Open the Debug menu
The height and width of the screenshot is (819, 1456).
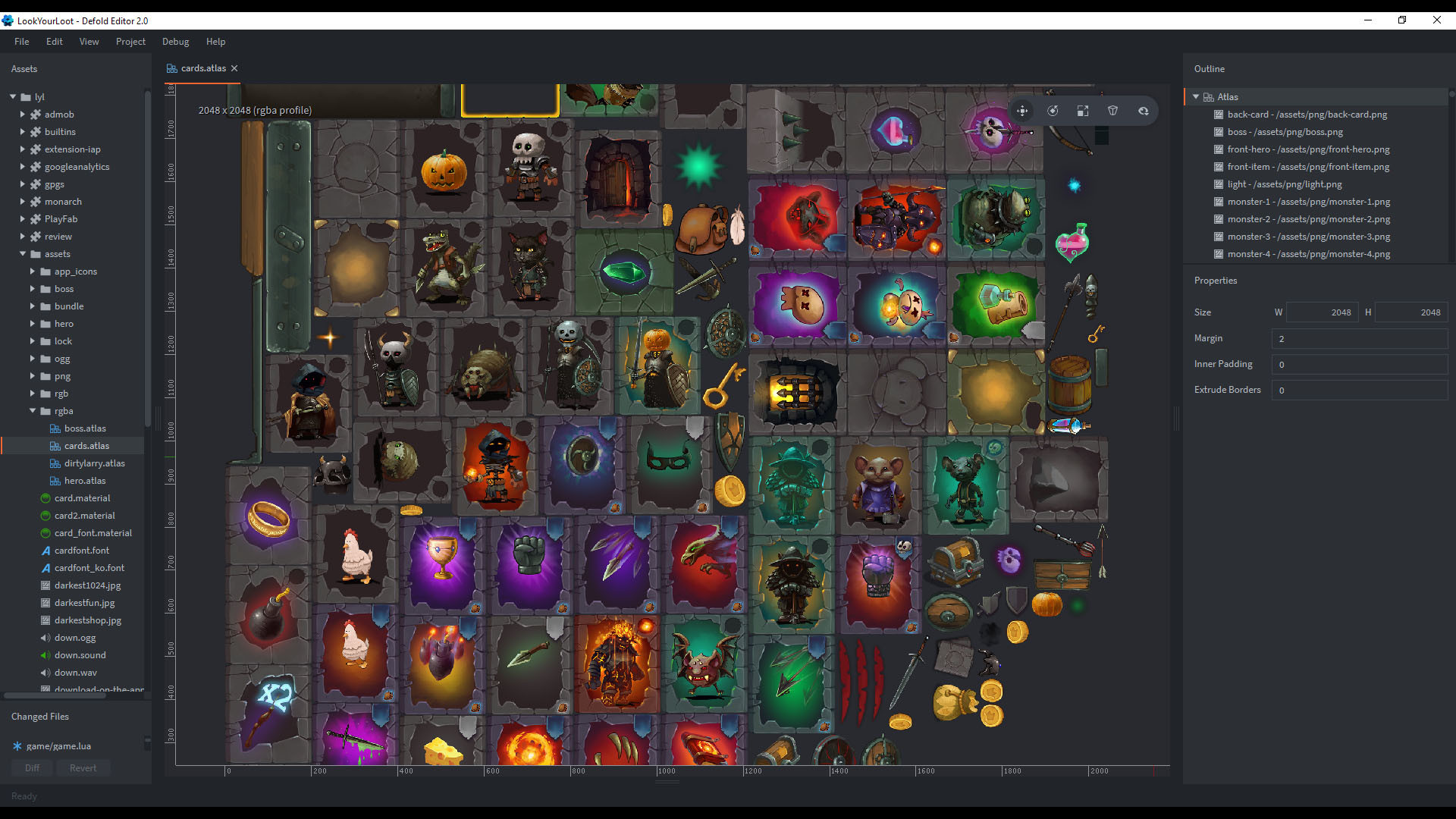pyautogui.click(x=175, y=41)
